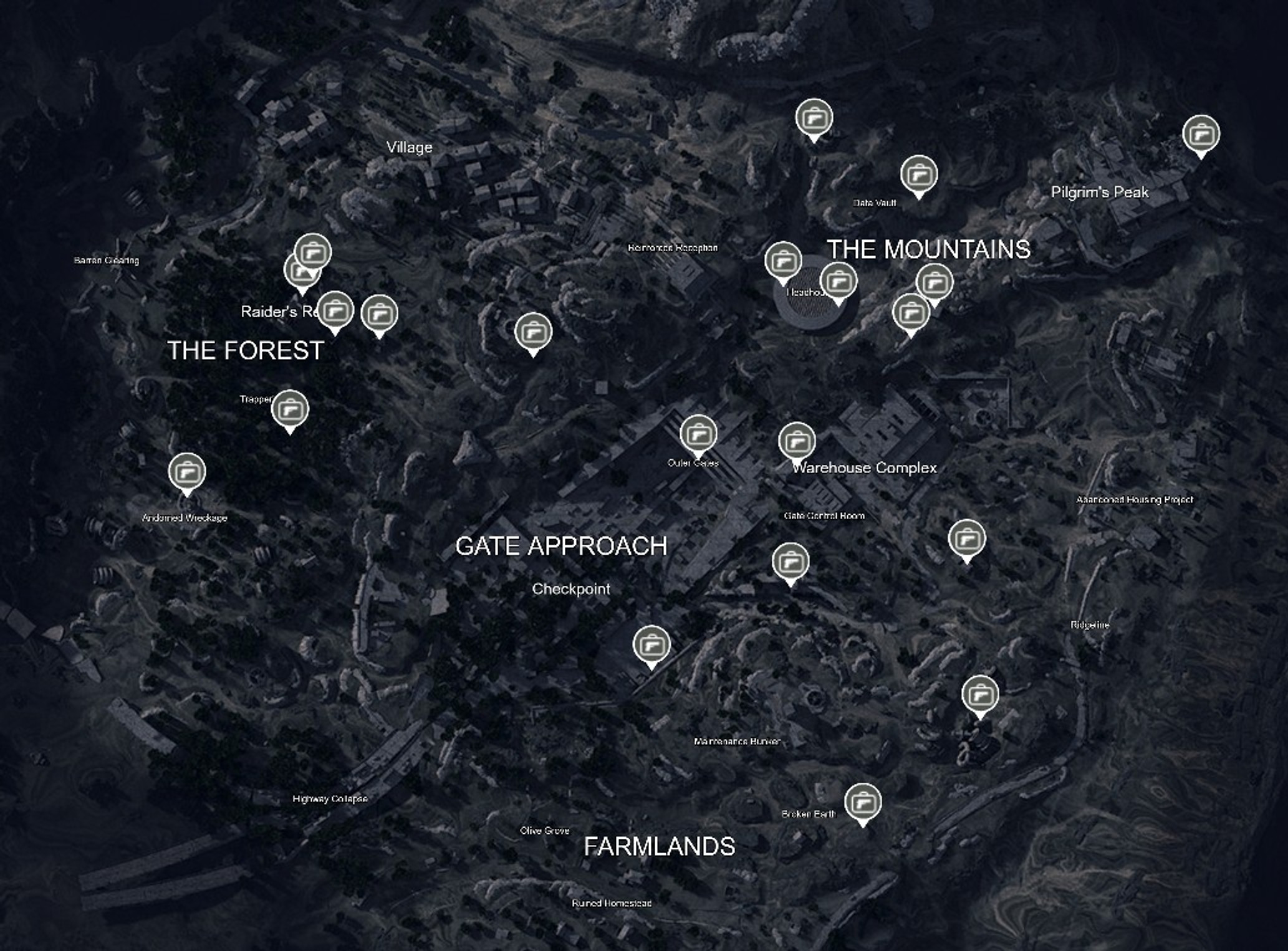This screenshot has width=1288, height=951.
Task: Select the Checkpoint location label
Action: [571, 588]
